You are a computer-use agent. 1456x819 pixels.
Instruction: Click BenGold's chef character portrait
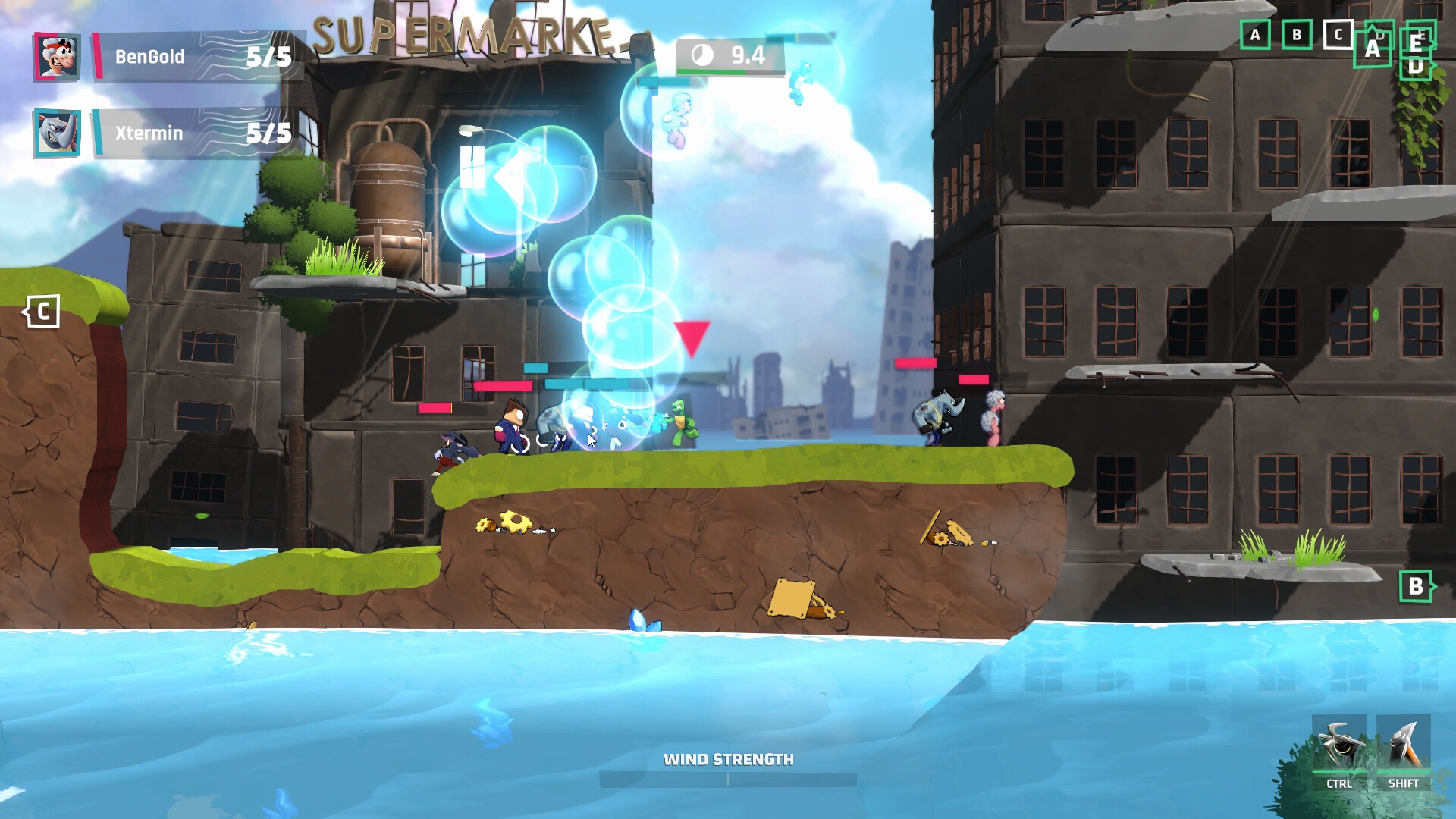coord(57,57)
